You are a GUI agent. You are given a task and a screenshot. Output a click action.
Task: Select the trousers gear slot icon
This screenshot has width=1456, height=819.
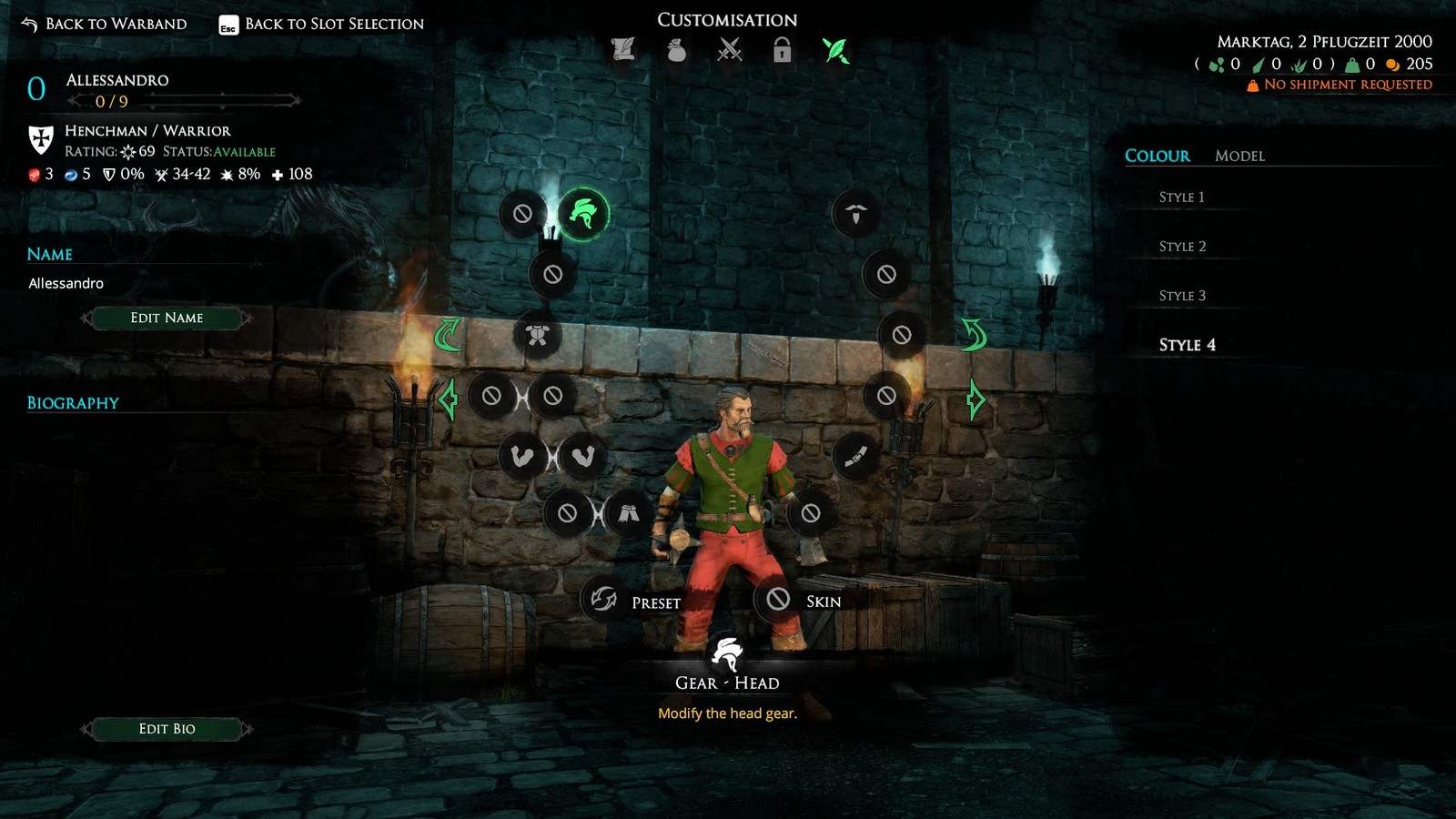coord(627,513)
